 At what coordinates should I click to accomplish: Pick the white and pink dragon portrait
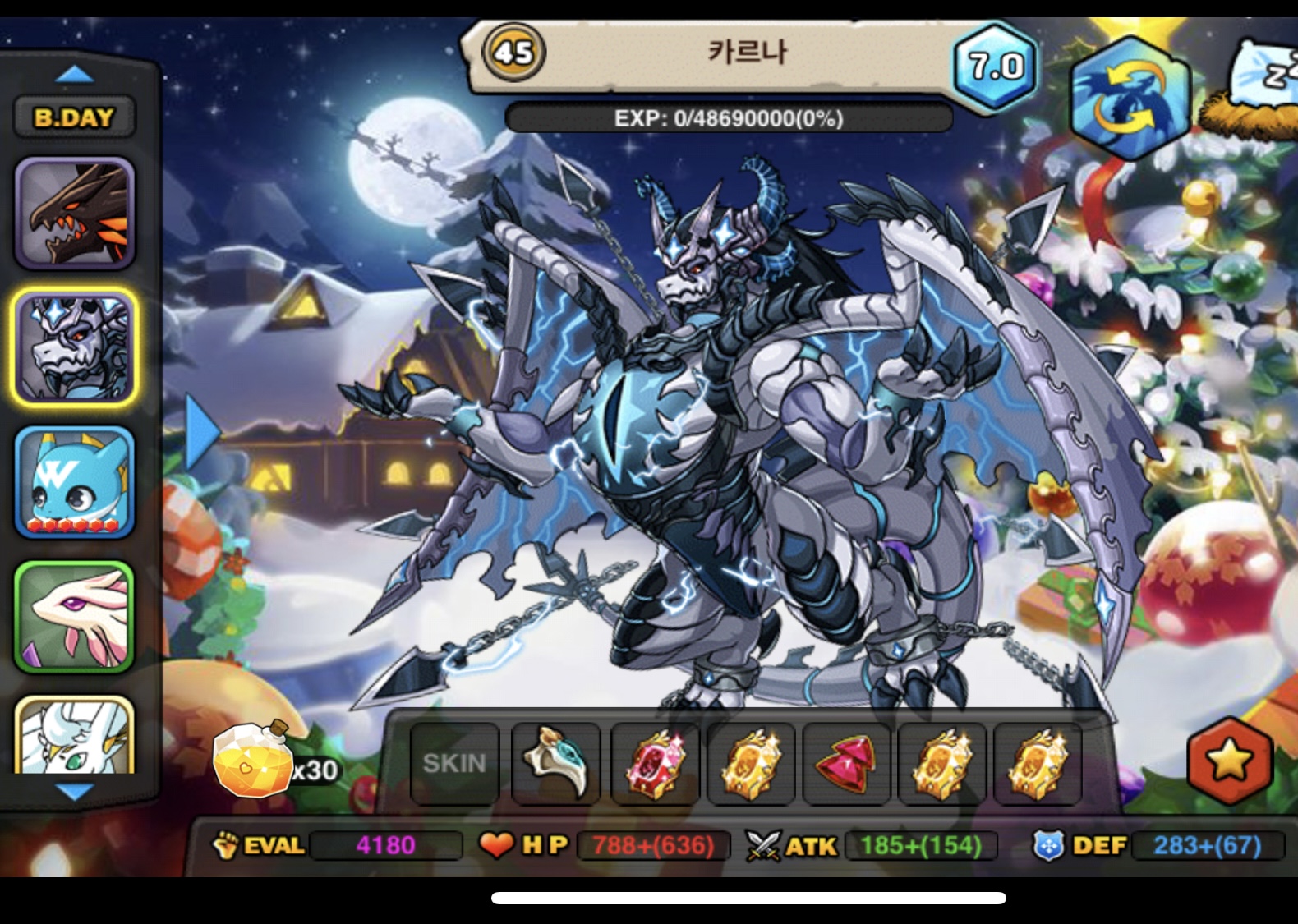75,617
